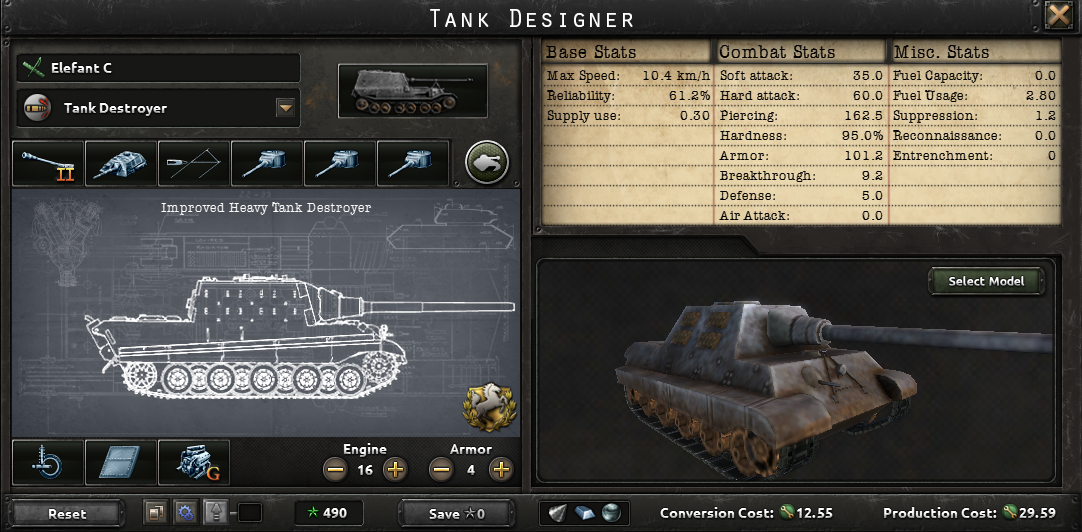Decrease the Armor level
The width and height of the screenshot is (1082, 532).
coord(441,469)
